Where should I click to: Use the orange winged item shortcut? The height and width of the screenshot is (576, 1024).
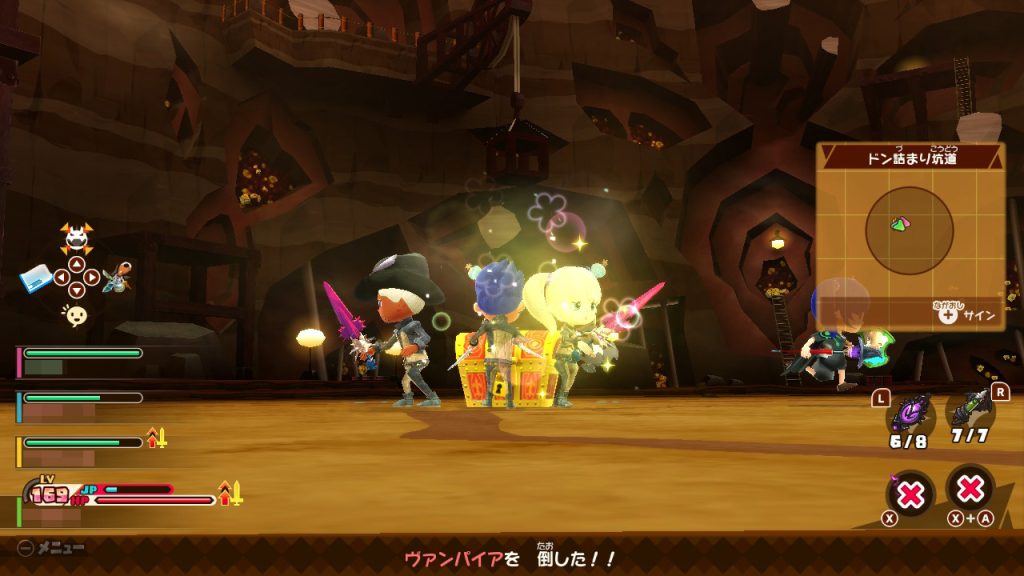[x=117, y=277]
